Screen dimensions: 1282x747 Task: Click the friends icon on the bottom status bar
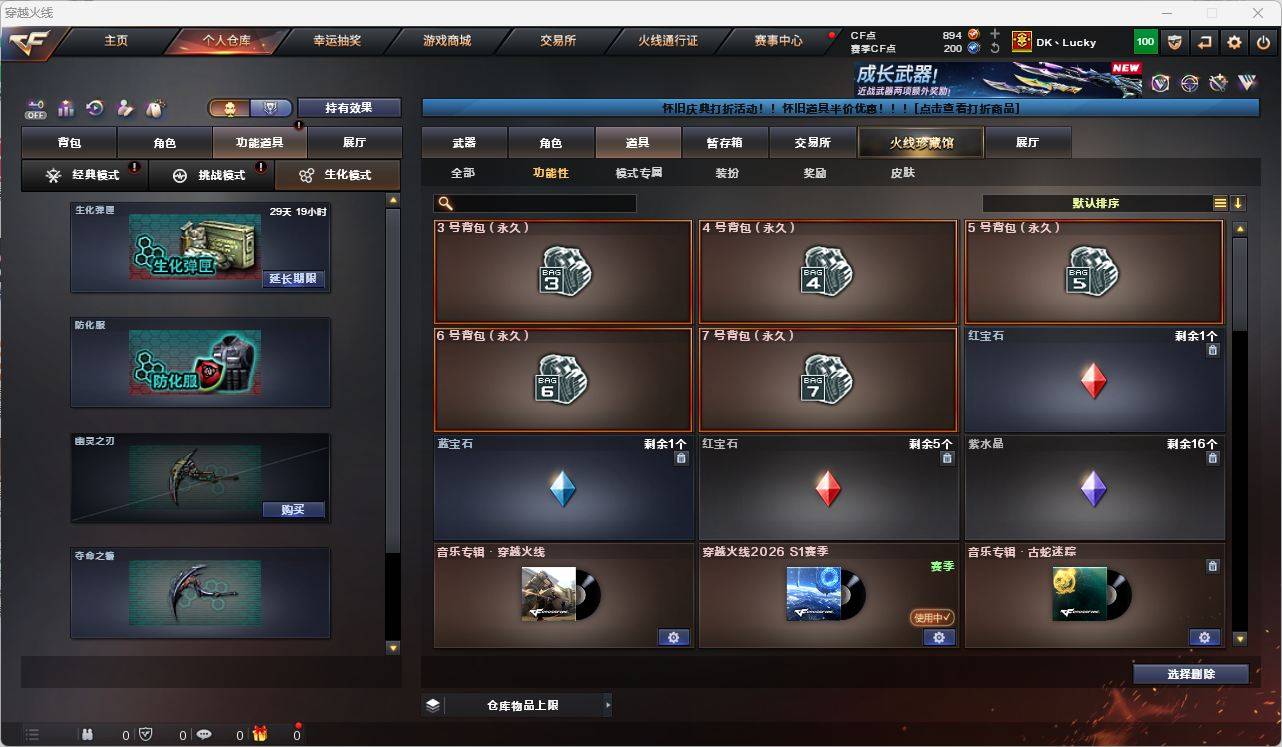click(88, 733)
